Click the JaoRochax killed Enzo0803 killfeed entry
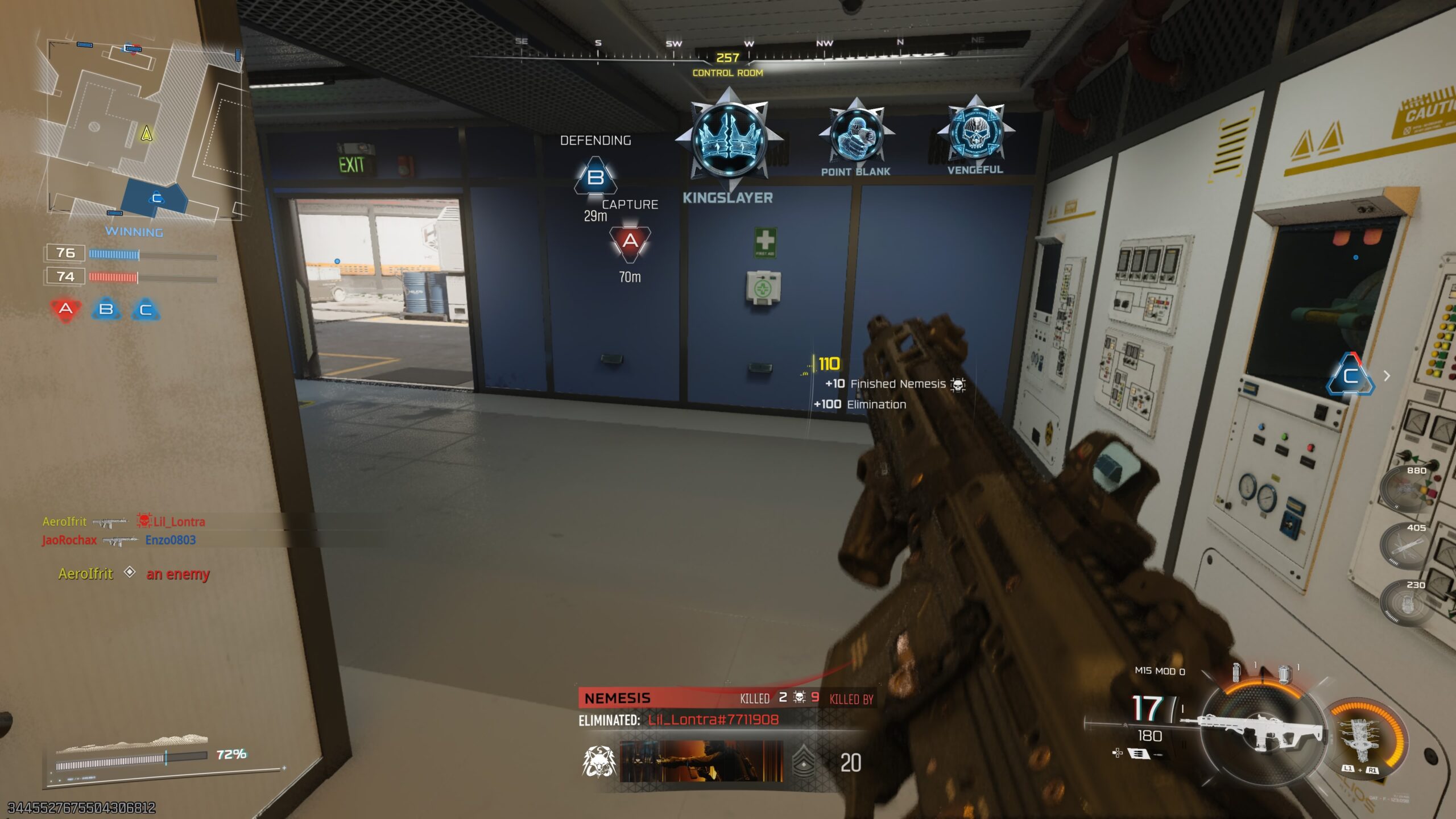Screen dimensions: 1456x819 (119, 540)
